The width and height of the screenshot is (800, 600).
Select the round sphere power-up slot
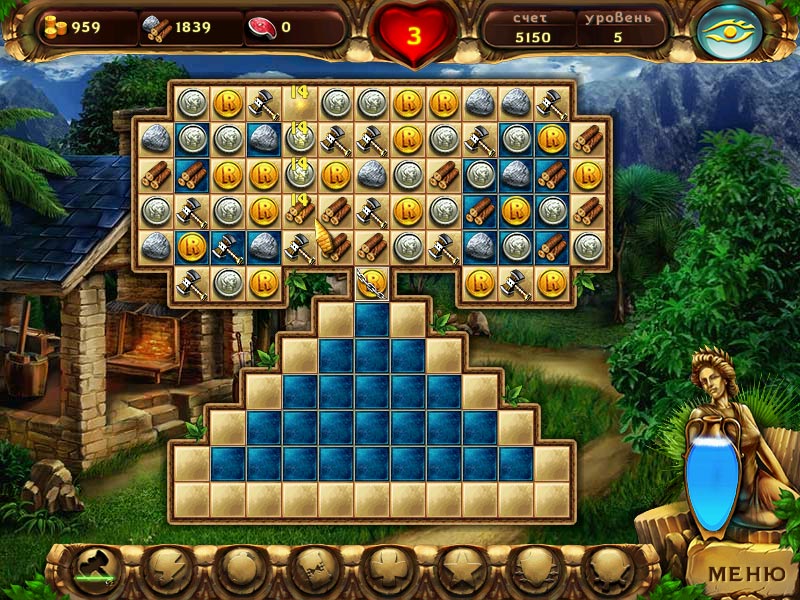pyautogui.click(x=238, y=571)
